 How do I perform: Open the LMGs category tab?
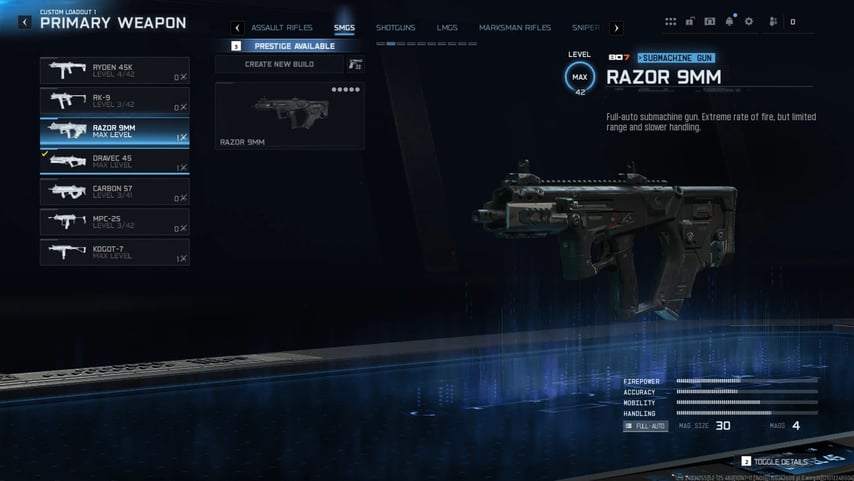click(x=447, y=28)
